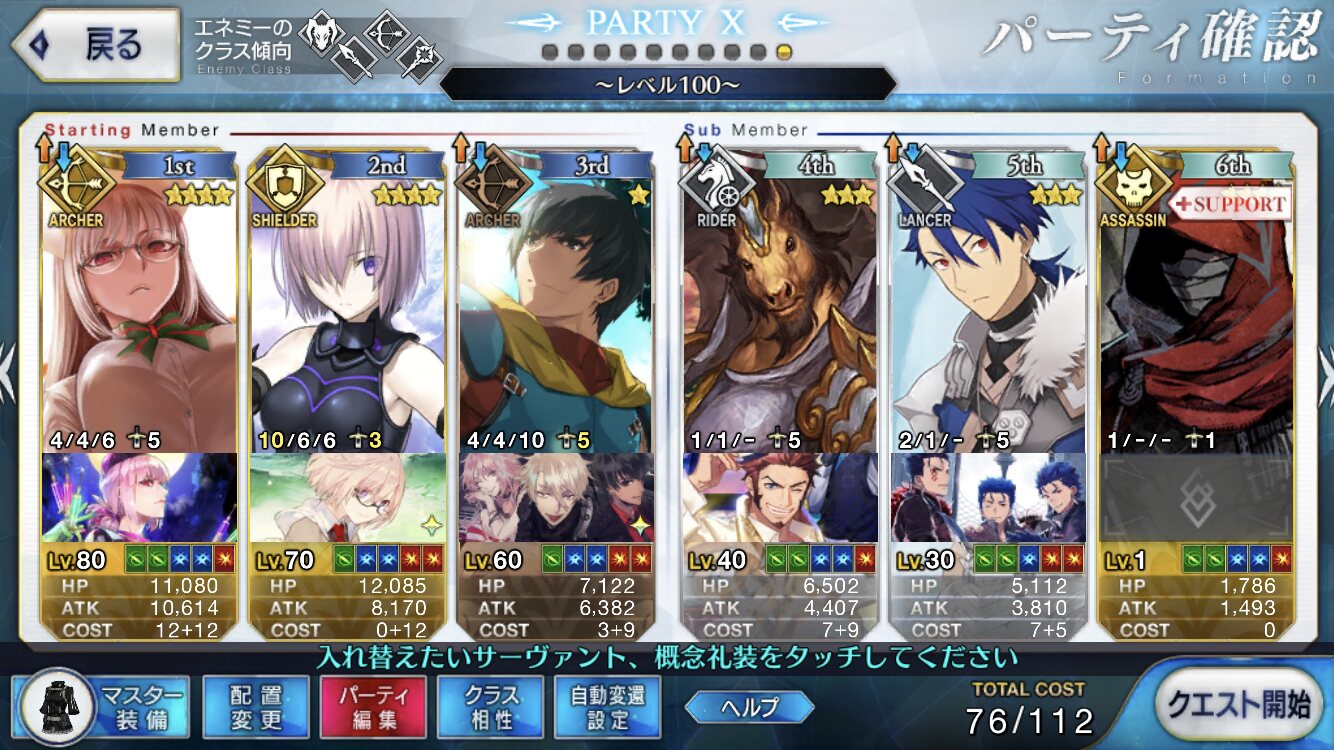
Task: Go back with the 戻る button
Action: (x=95, y=45)
